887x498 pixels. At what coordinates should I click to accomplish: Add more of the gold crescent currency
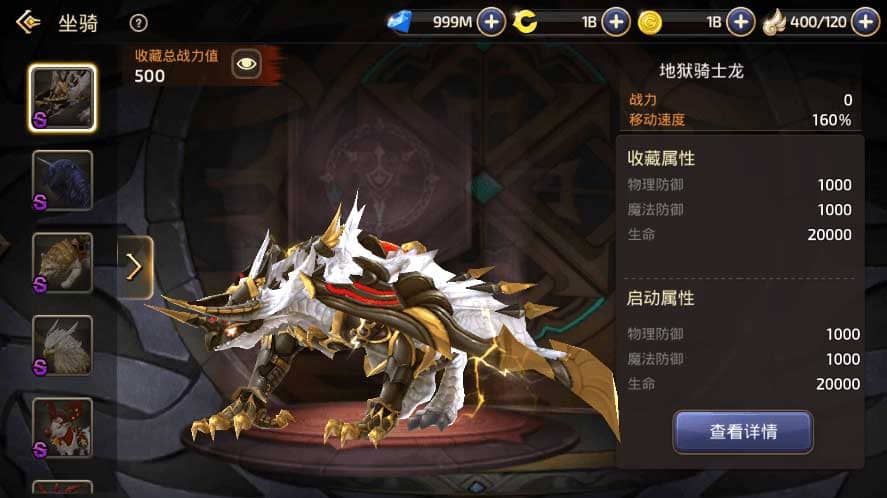616,21
